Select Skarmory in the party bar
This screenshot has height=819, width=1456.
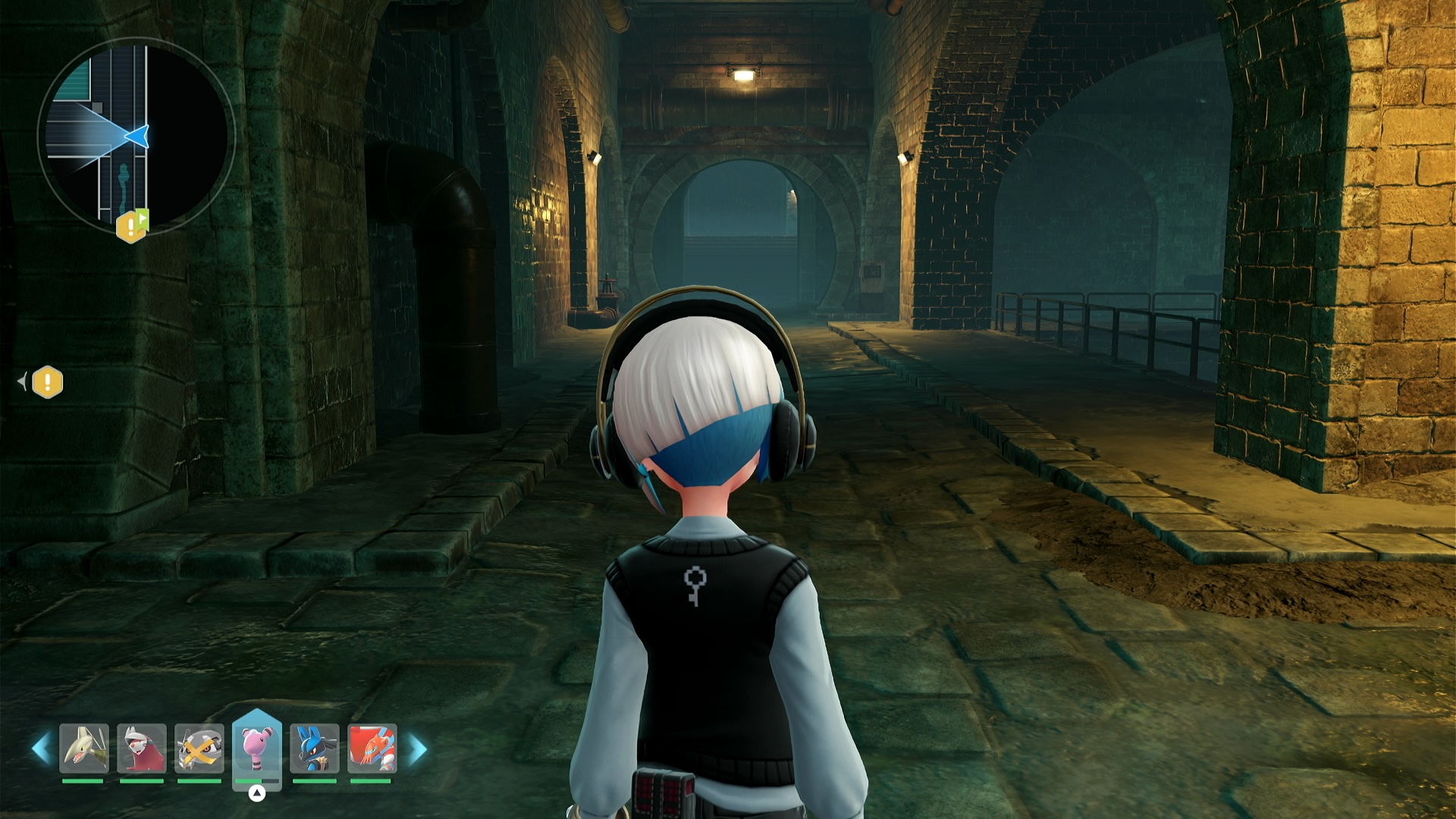(83, 748)
